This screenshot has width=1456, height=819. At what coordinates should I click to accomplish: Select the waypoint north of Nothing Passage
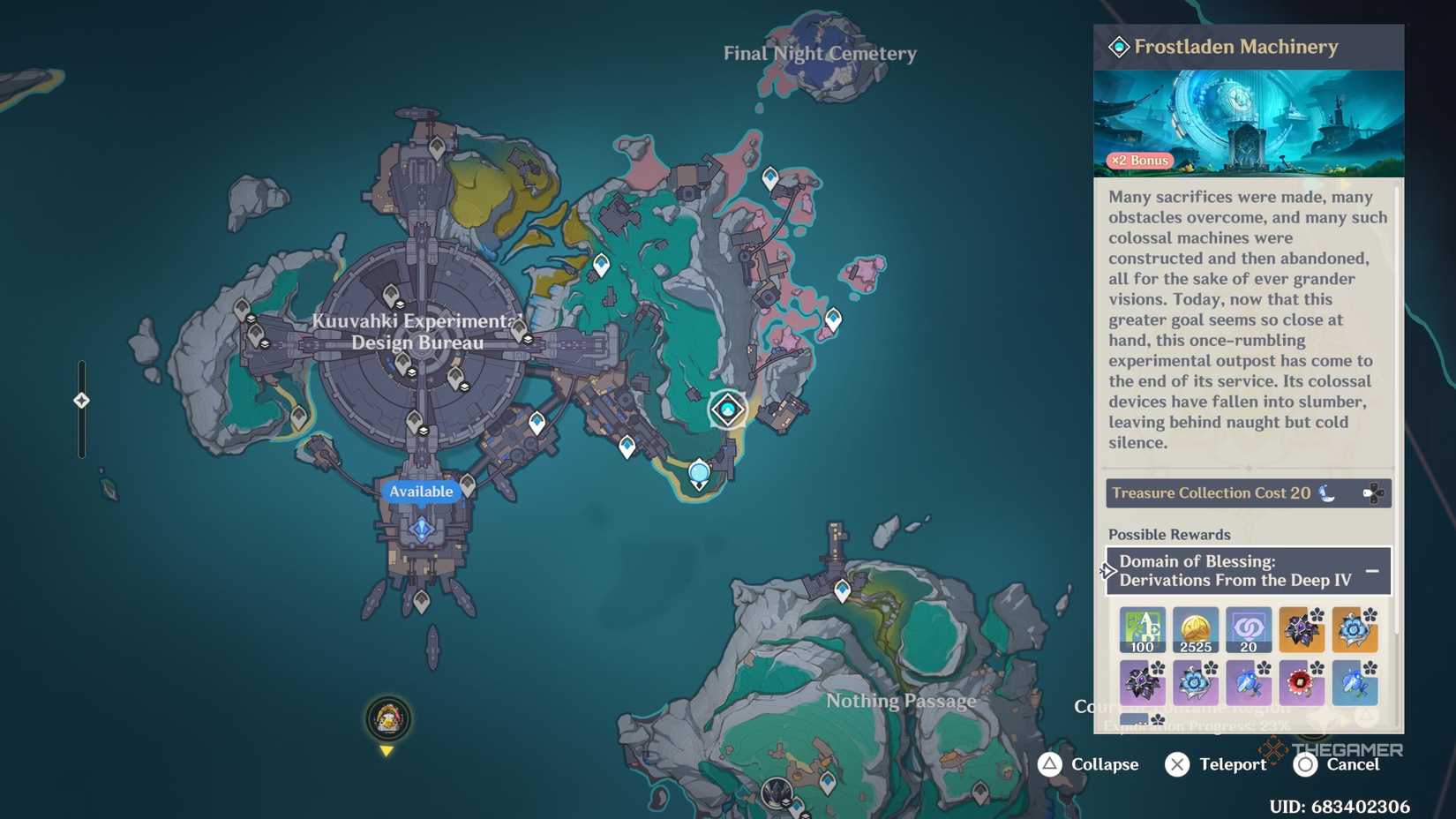pyautogui.click(x=843, y=590)
